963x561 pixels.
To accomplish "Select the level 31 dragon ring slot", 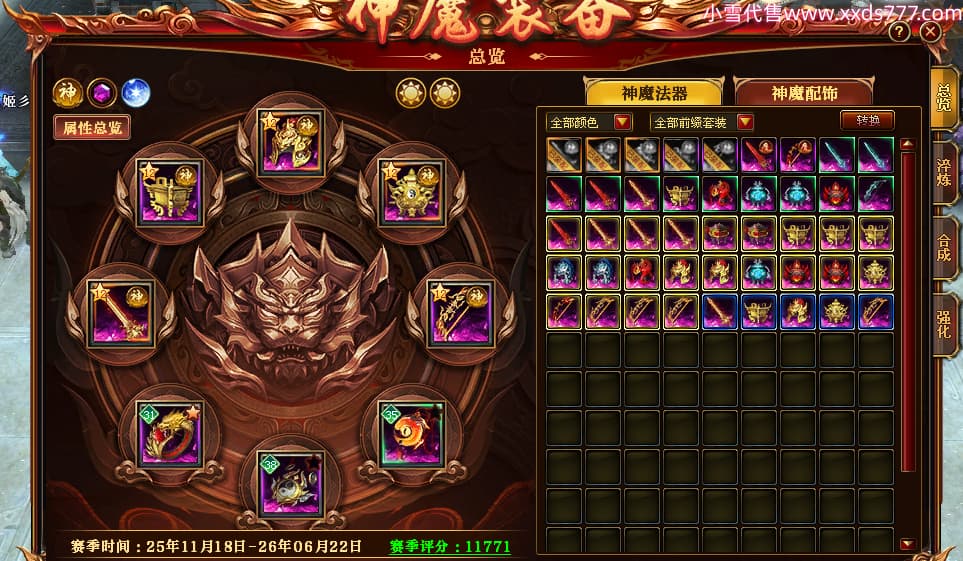I will pyautogui.click(x=170, y=433).
